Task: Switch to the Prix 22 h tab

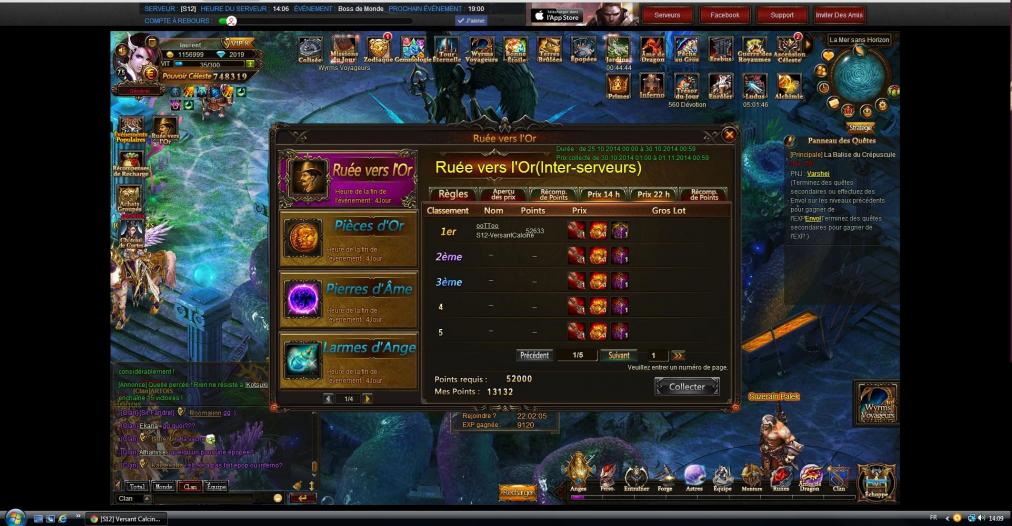Action: (654, 194)
